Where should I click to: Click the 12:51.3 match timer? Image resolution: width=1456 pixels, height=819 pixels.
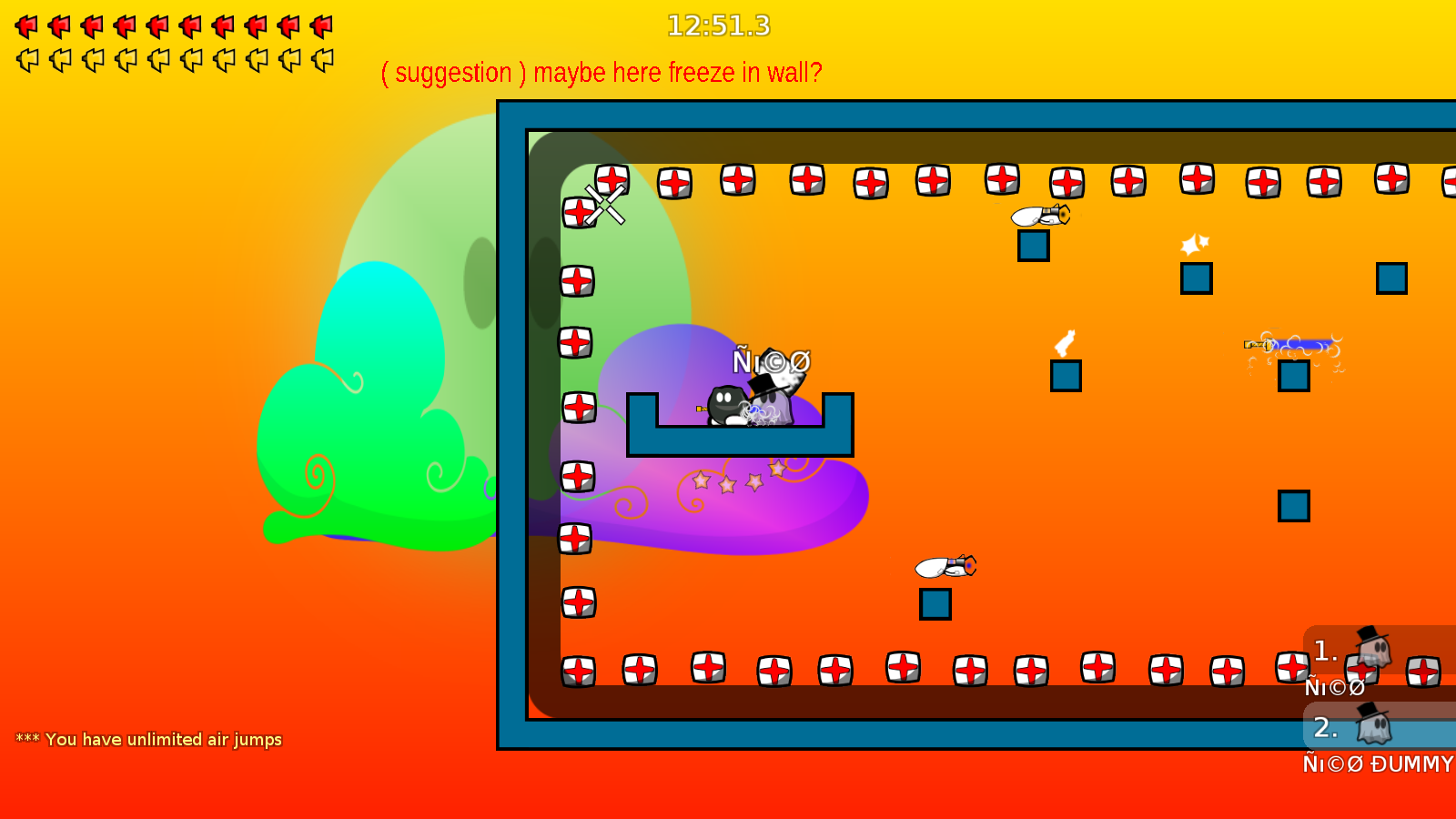coord(718,26)
